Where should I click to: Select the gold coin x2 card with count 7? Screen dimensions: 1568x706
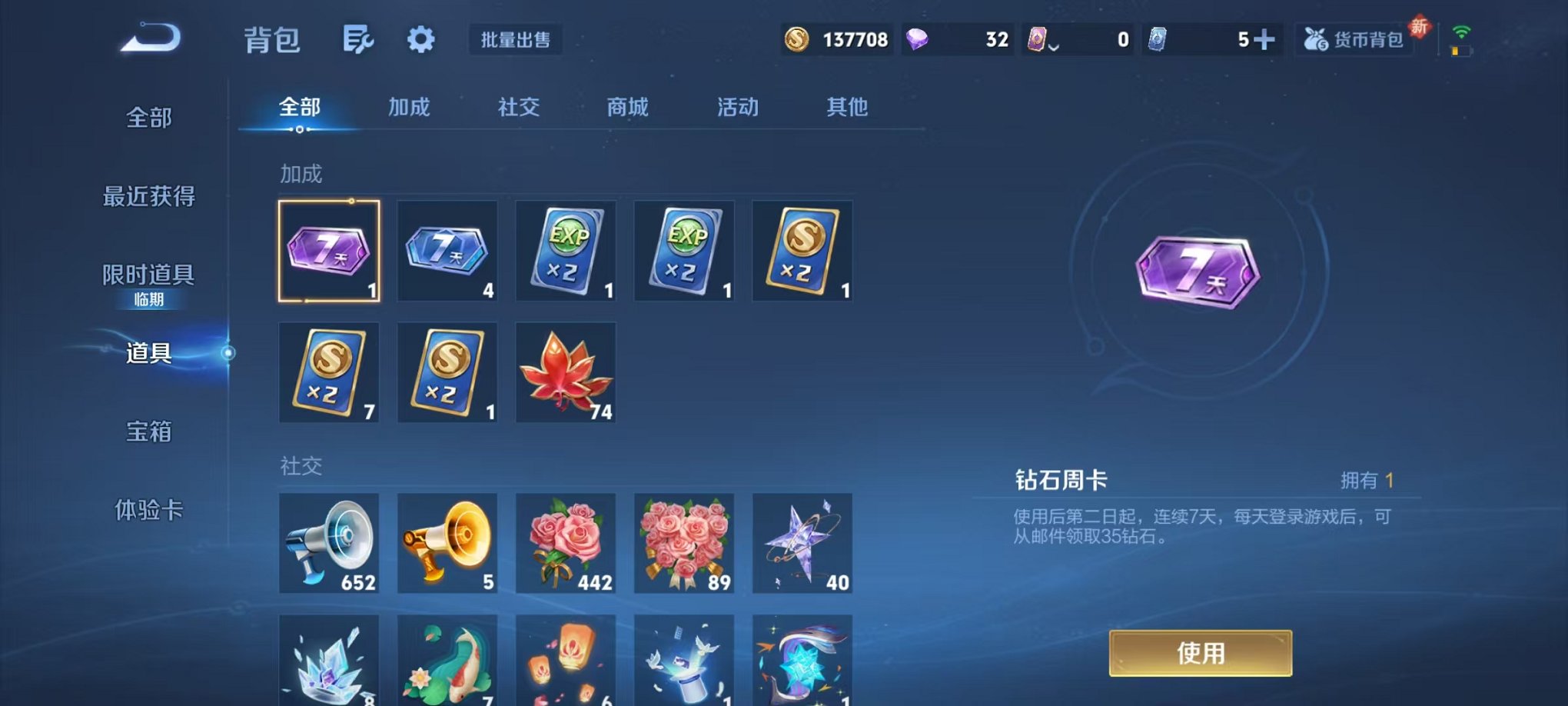pyautogui.click(x=328, y=372)
